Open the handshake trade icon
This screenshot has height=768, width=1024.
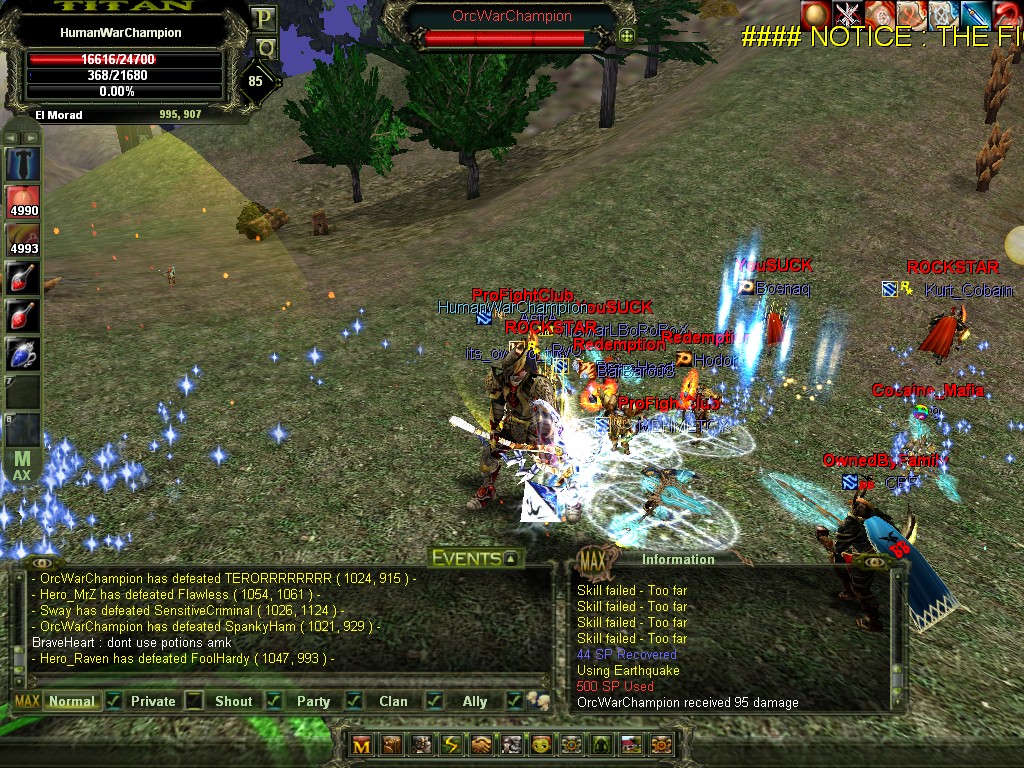482,745
